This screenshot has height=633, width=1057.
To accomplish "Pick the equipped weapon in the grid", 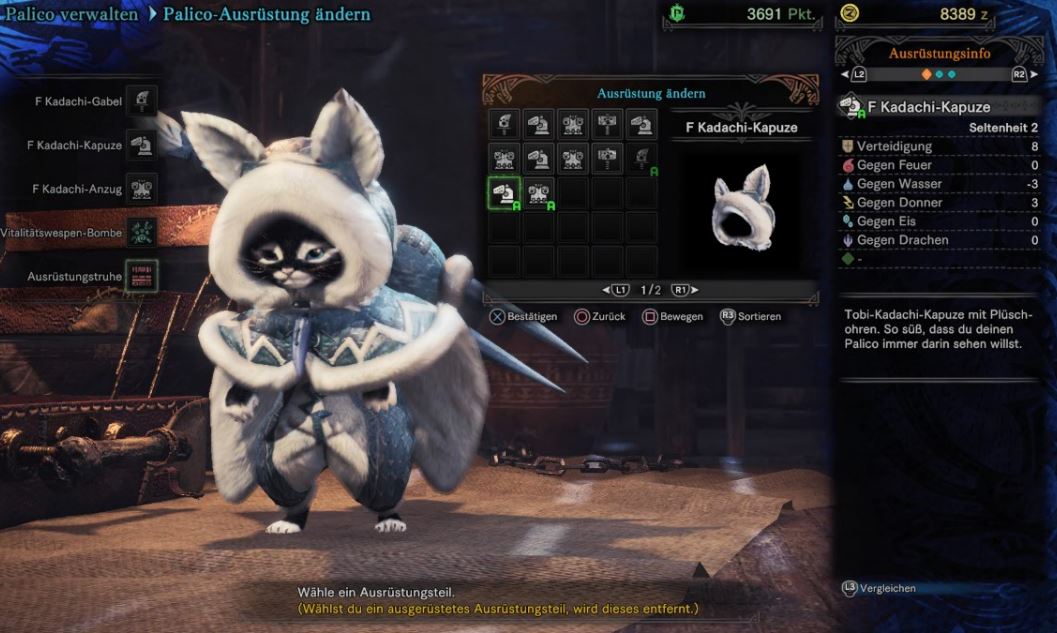I will pos(642,158).
